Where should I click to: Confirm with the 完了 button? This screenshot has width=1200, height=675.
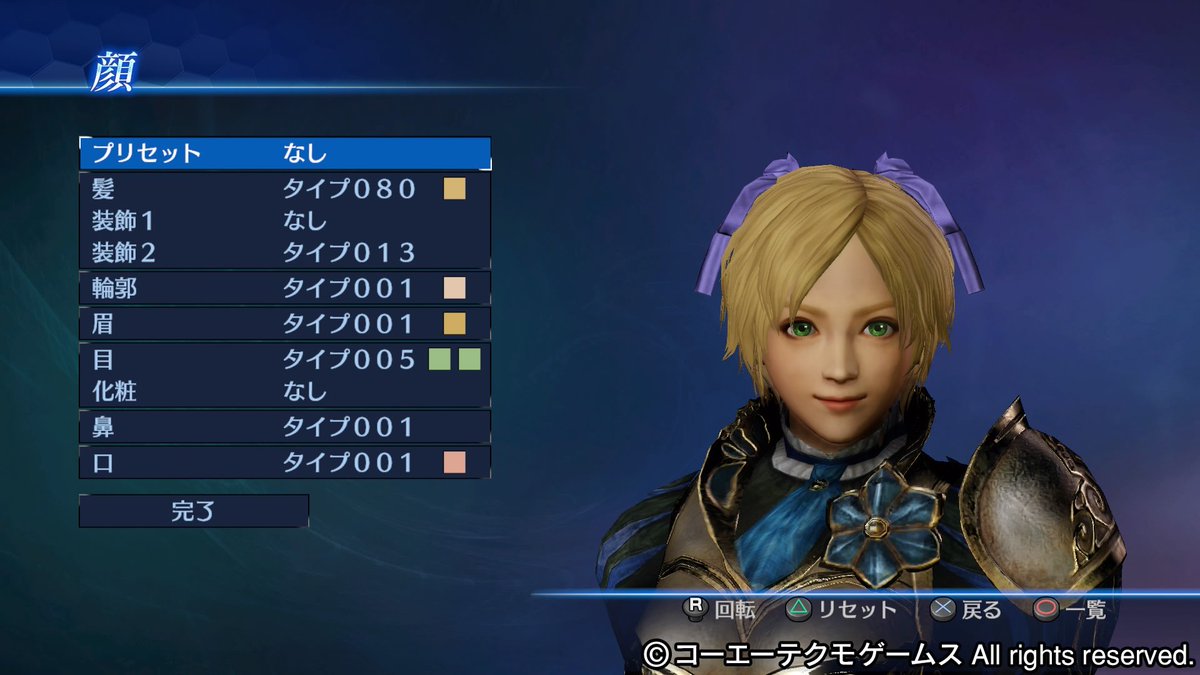(193, 511)
